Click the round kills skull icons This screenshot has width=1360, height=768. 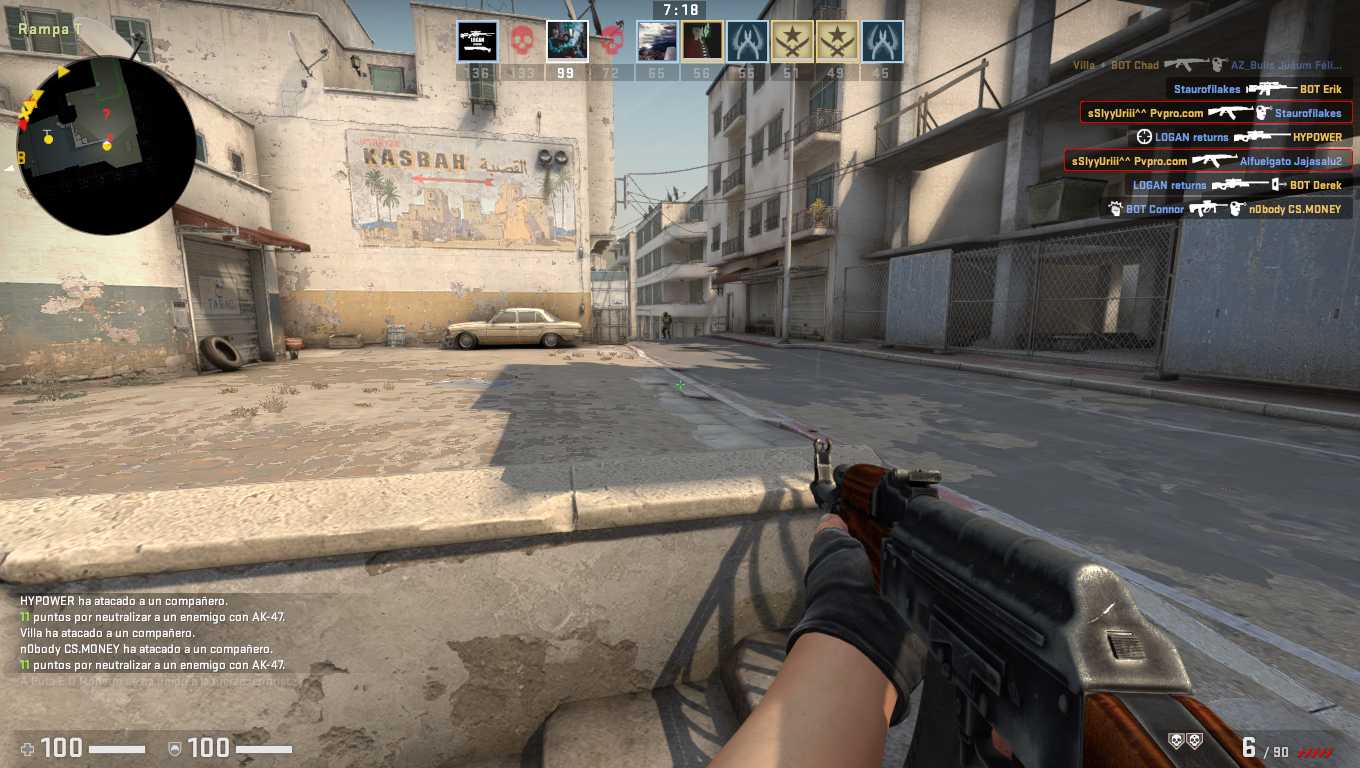point(1186,741)
